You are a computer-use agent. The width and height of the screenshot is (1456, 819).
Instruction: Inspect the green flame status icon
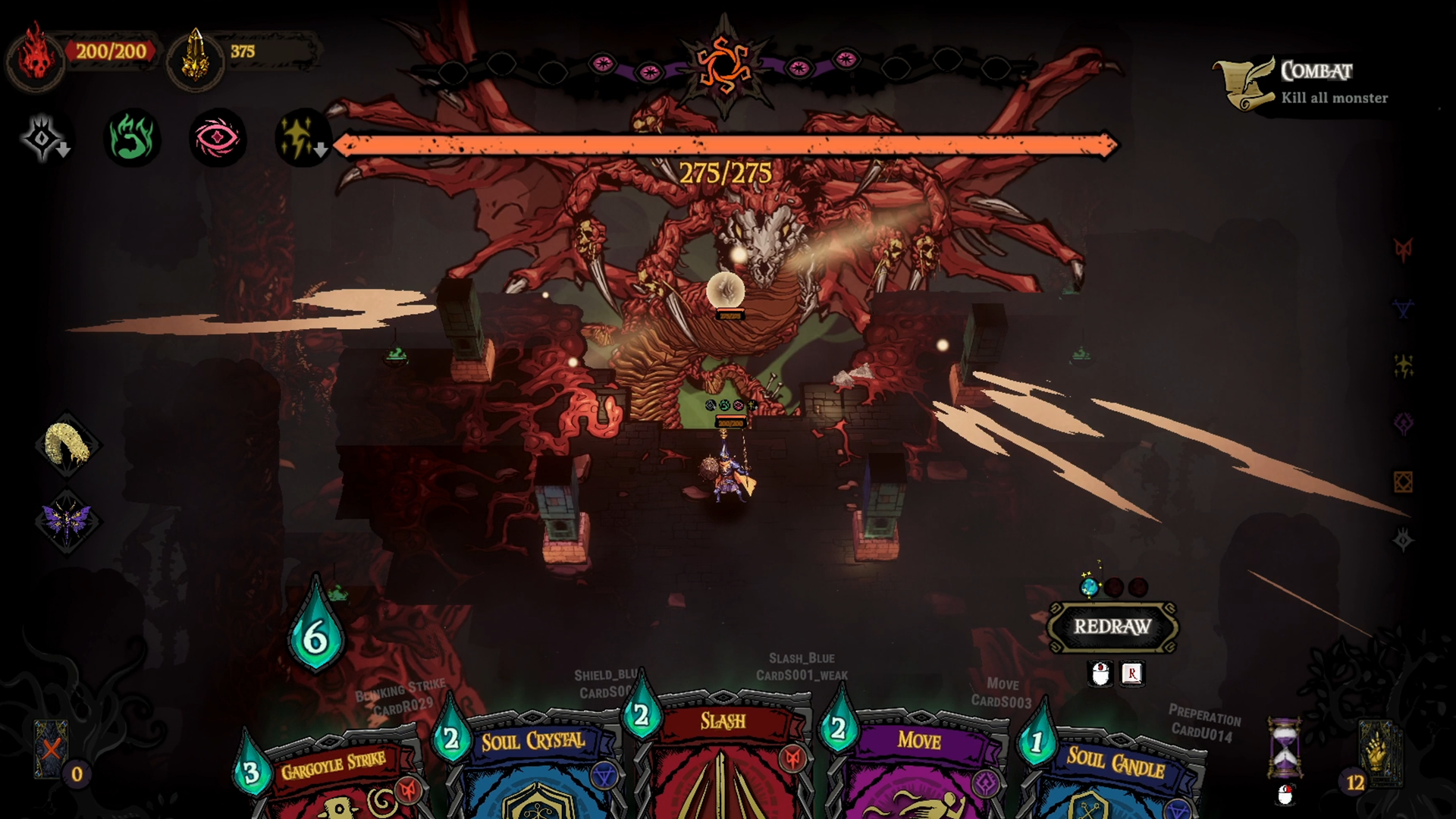(132, 138)
